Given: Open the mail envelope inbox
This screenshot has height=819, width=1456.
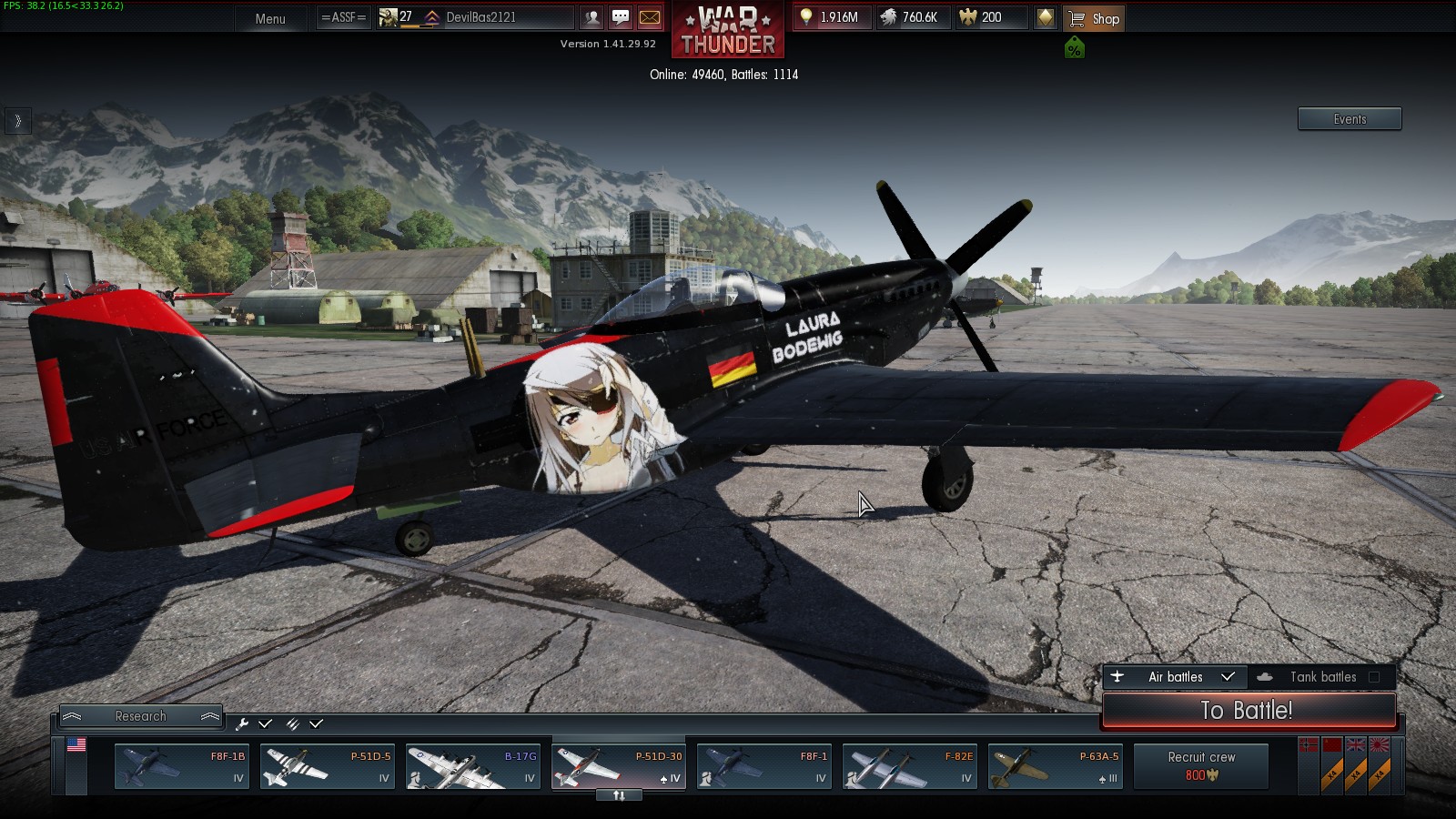Looking at the screenshot, I should (650, 17).
